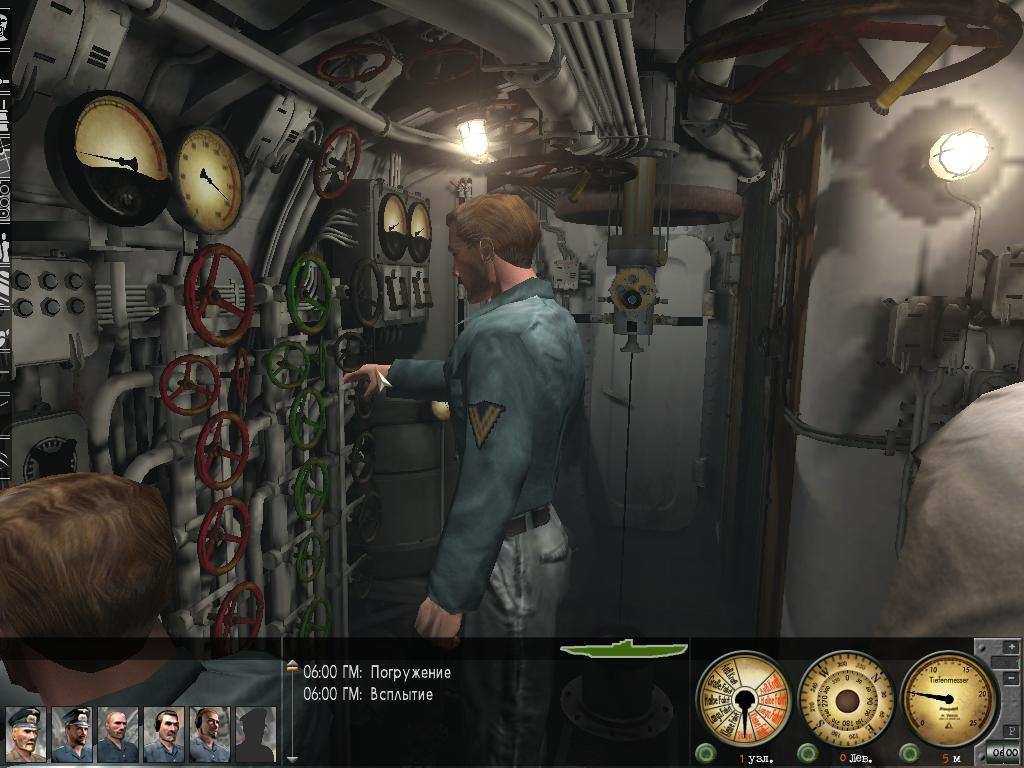Select the empty silhouette officer slot
The image size is (1024, 768).
click(x=256, y=735)
